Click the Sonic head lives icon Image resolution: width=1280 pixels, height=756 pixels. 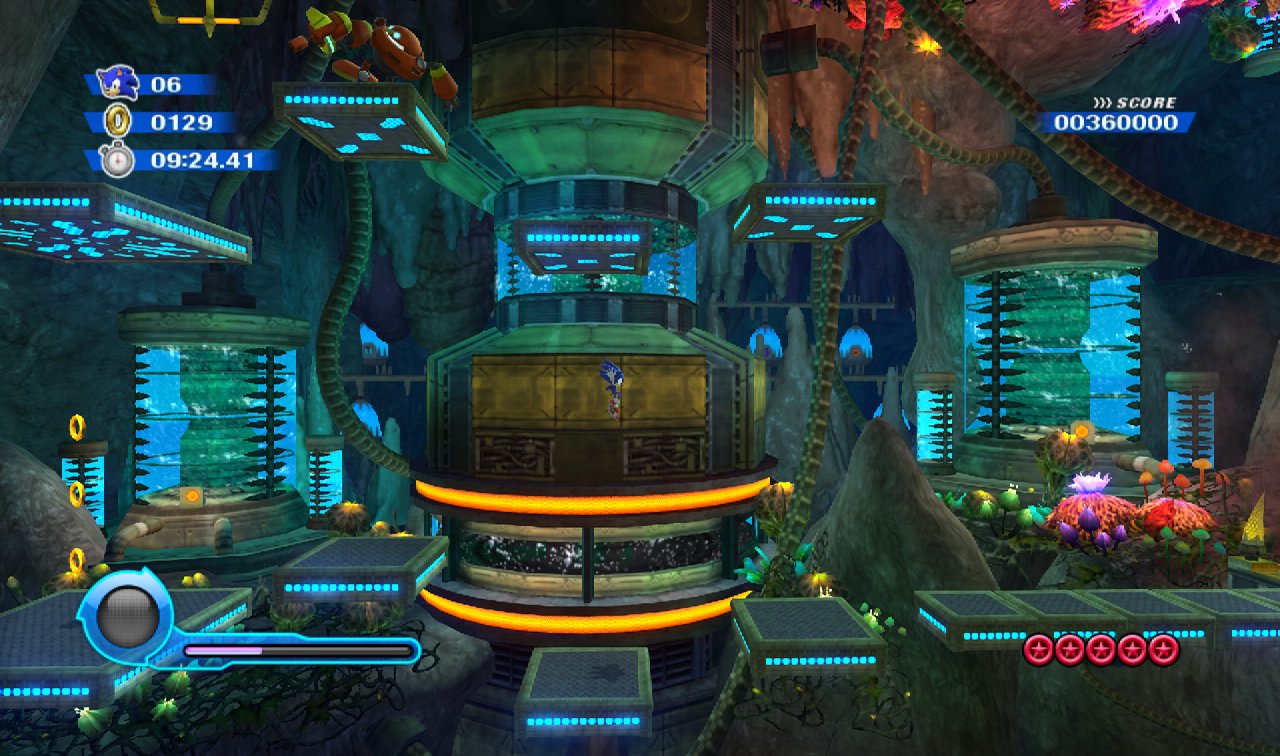pos(117,83)
